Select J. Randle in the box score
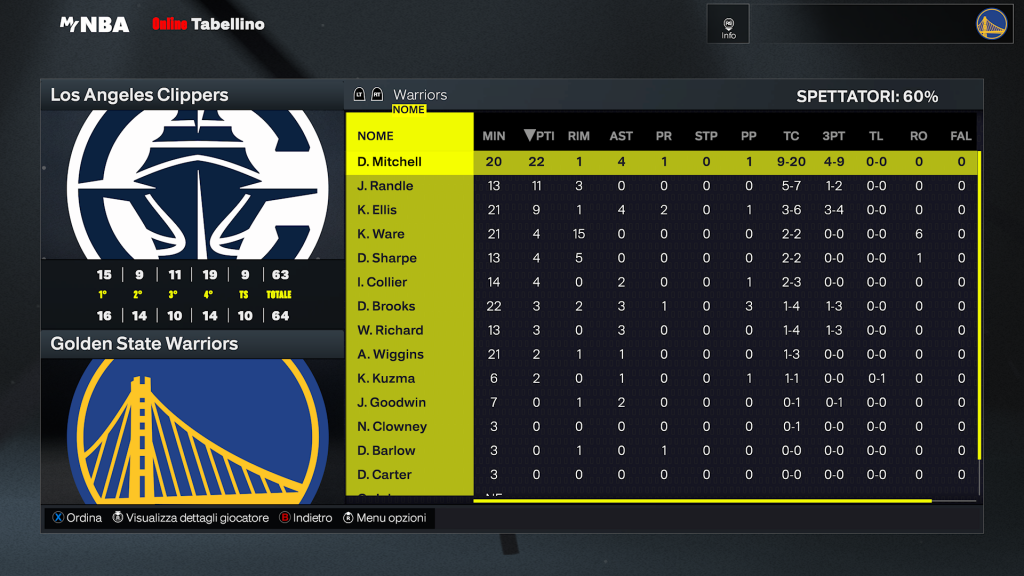This screenshot has height=576, width=1024. pyautogui.click(x=385, y=186)
